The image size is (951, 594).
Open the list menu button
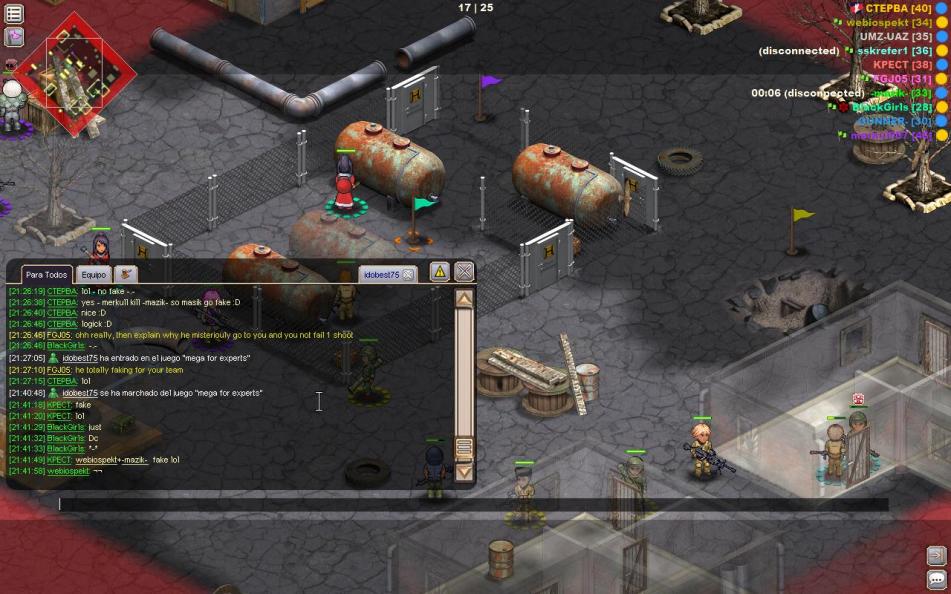14,12
